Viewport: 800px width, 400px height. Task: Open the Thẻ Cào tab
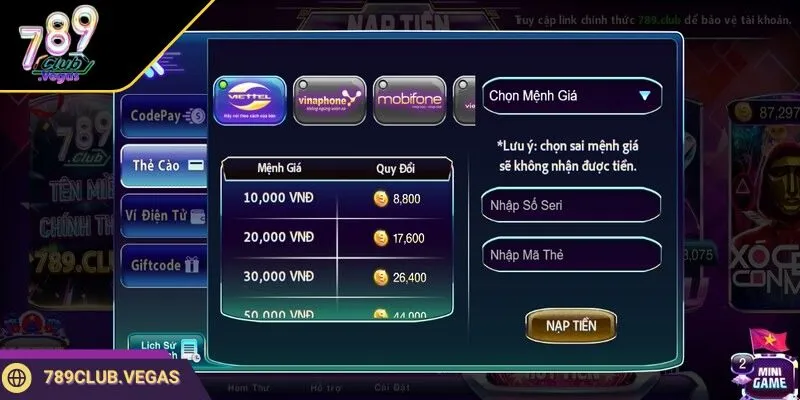coord(164,165)
